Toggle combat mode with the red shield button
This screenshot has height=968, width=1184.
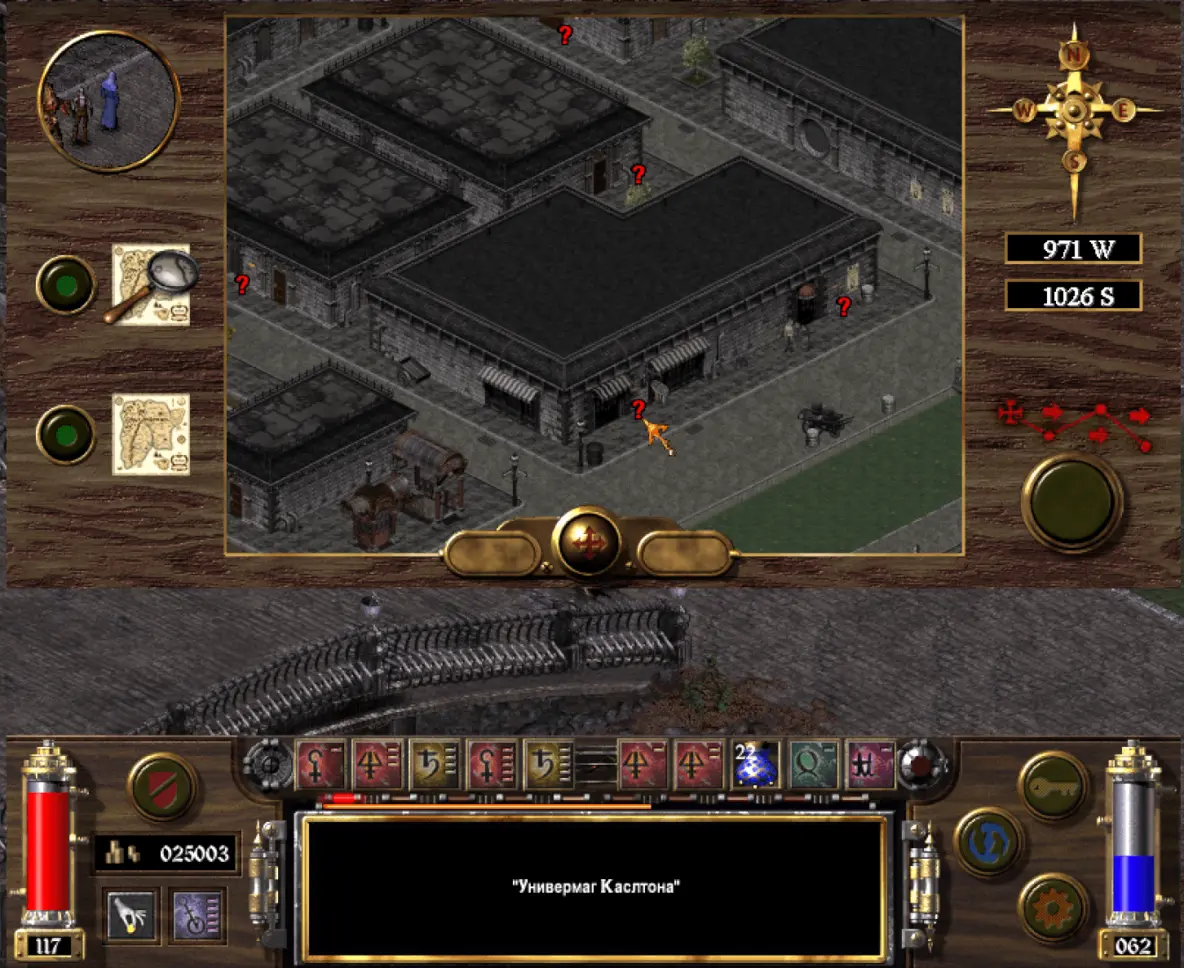point(162,787)
